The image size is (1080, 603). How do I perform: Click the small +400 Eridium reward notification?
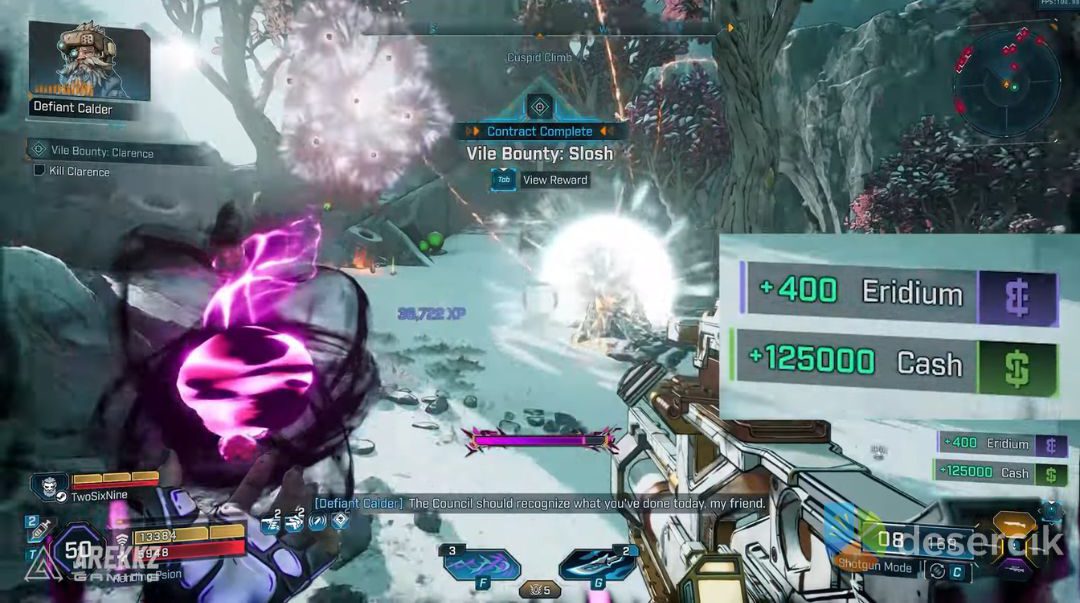tap(1001, 444)
